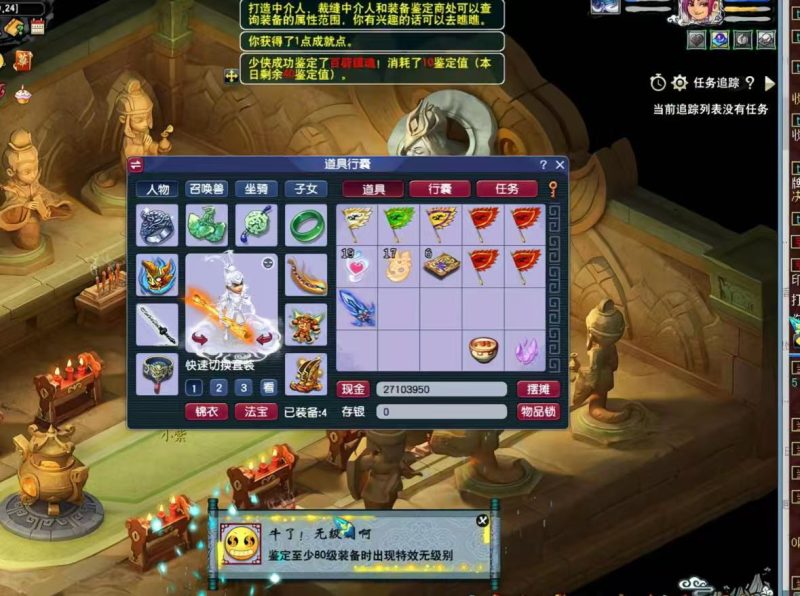Select the green jade ring equipment slot
Screen dimensions: 800x596
(306, 225)
